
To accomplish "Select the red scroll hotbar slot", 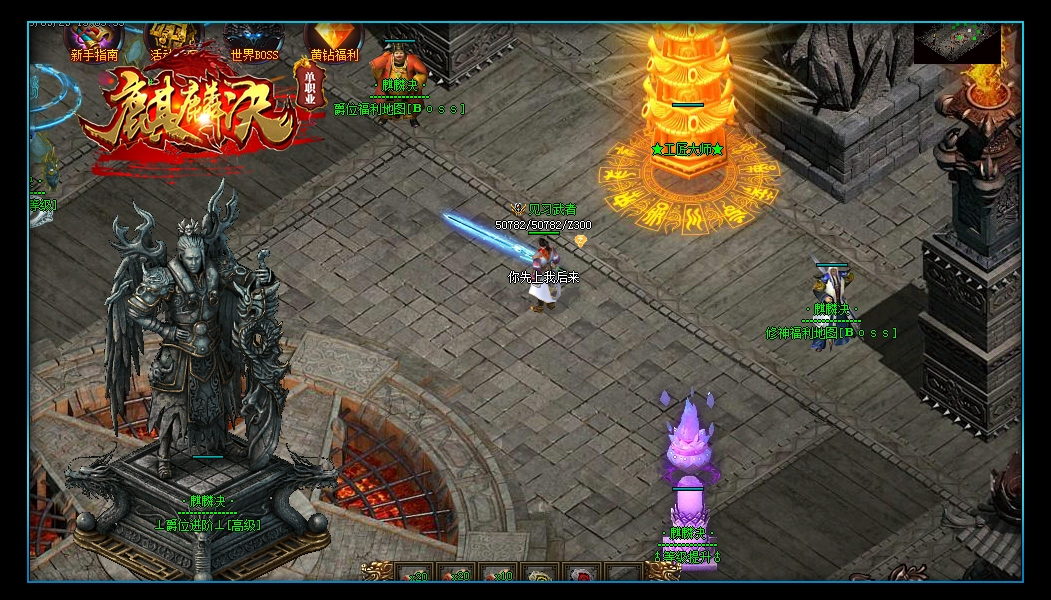I will pos(582,573).
